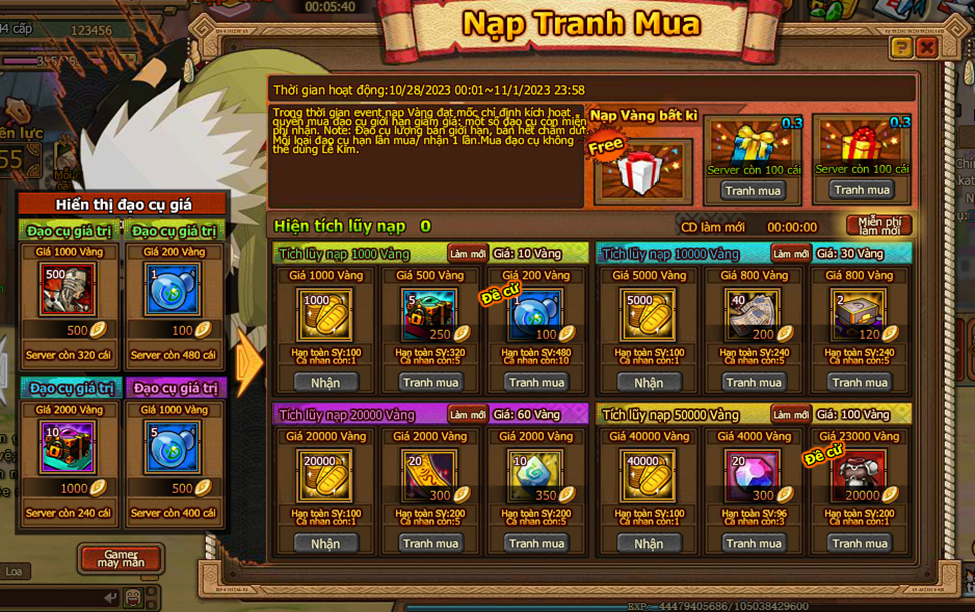Buy the Giá 500 Vàng chest with Tranh mua
Viewport: 975px width, 612px height.
(x=430, y=382)
